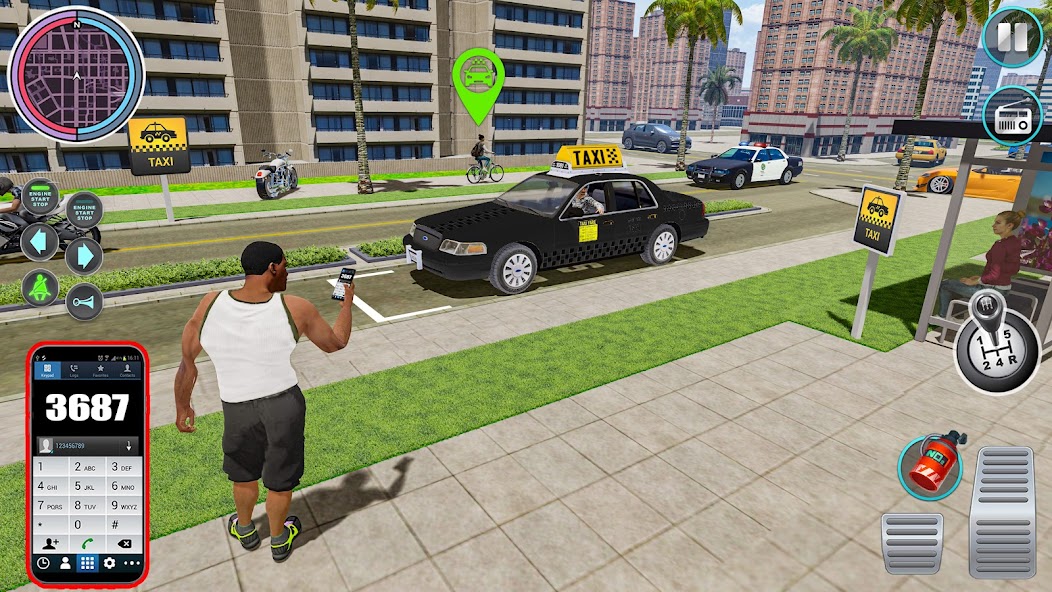Open the phone's Favorites tab
The width and height of the screenshot is (1052, 592).
pos(100,371)
